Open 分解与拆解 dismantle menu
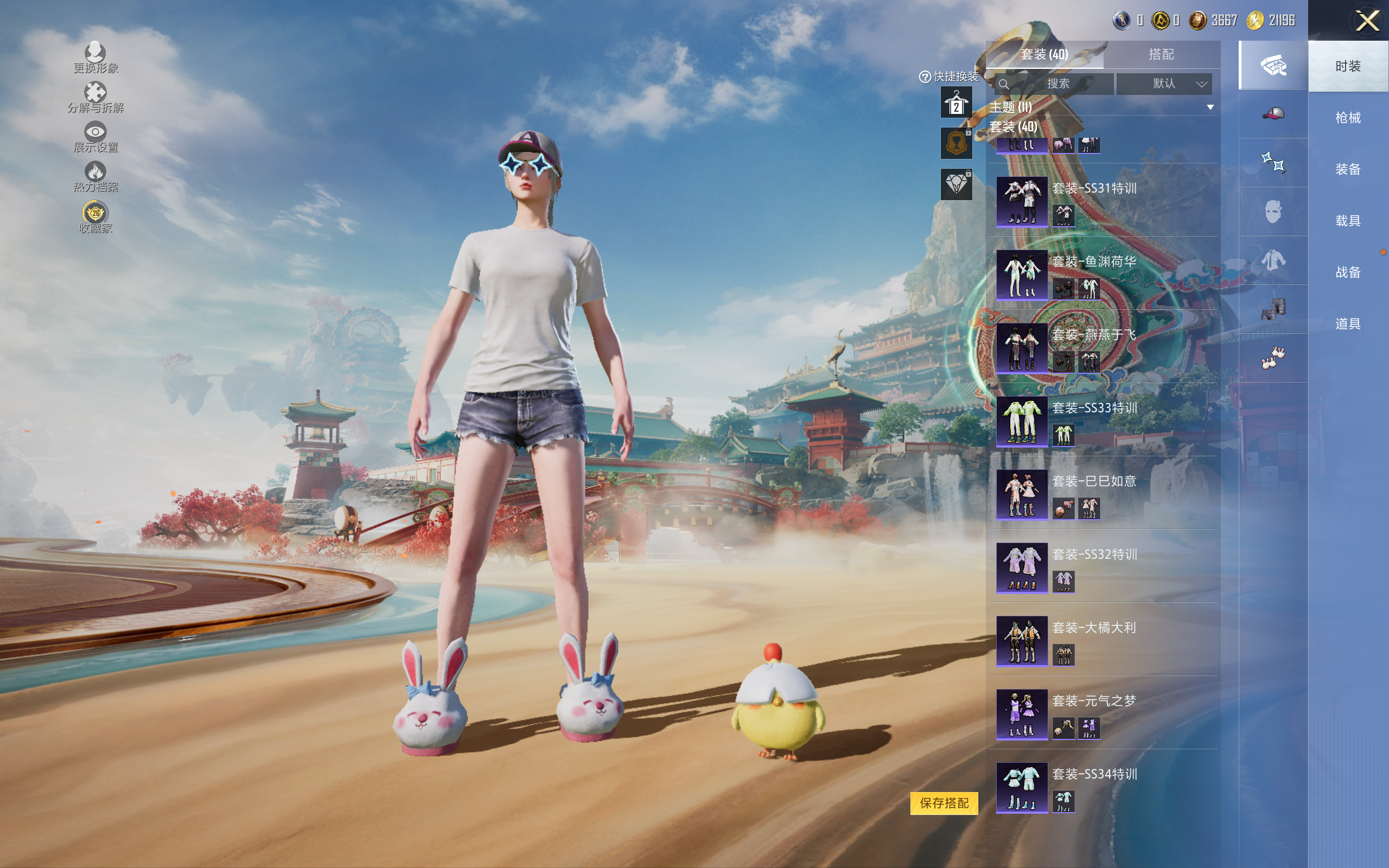 pos(95,97)
